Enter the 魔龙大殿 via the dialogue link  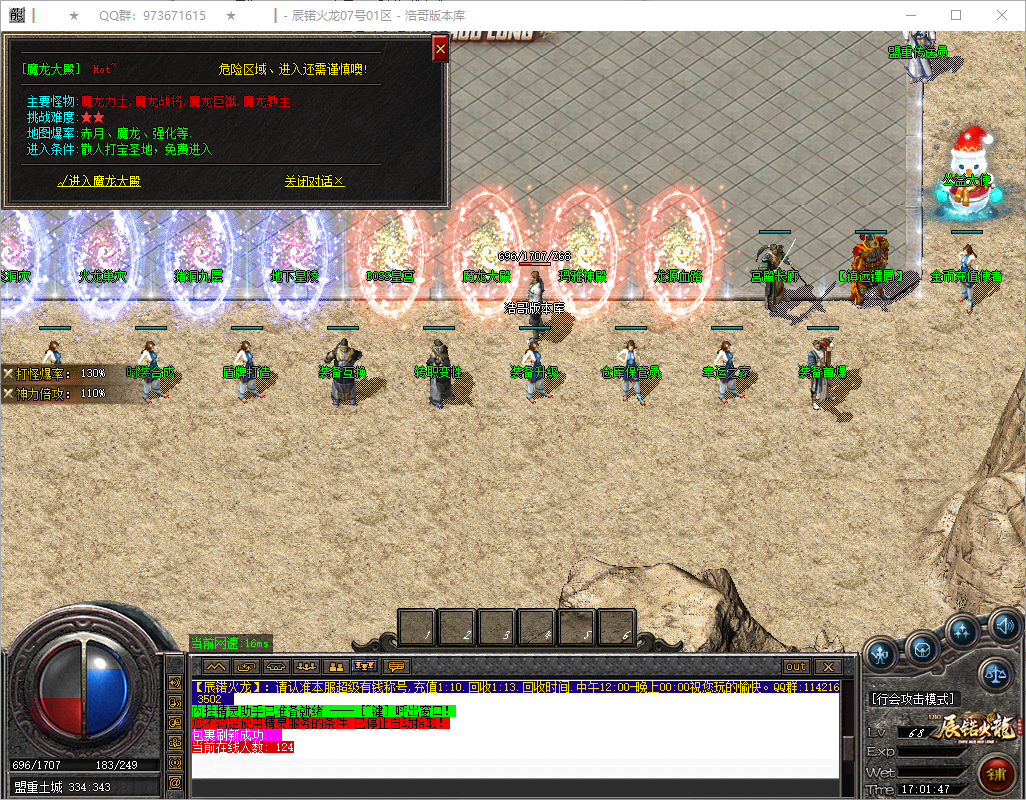[100, 181]
